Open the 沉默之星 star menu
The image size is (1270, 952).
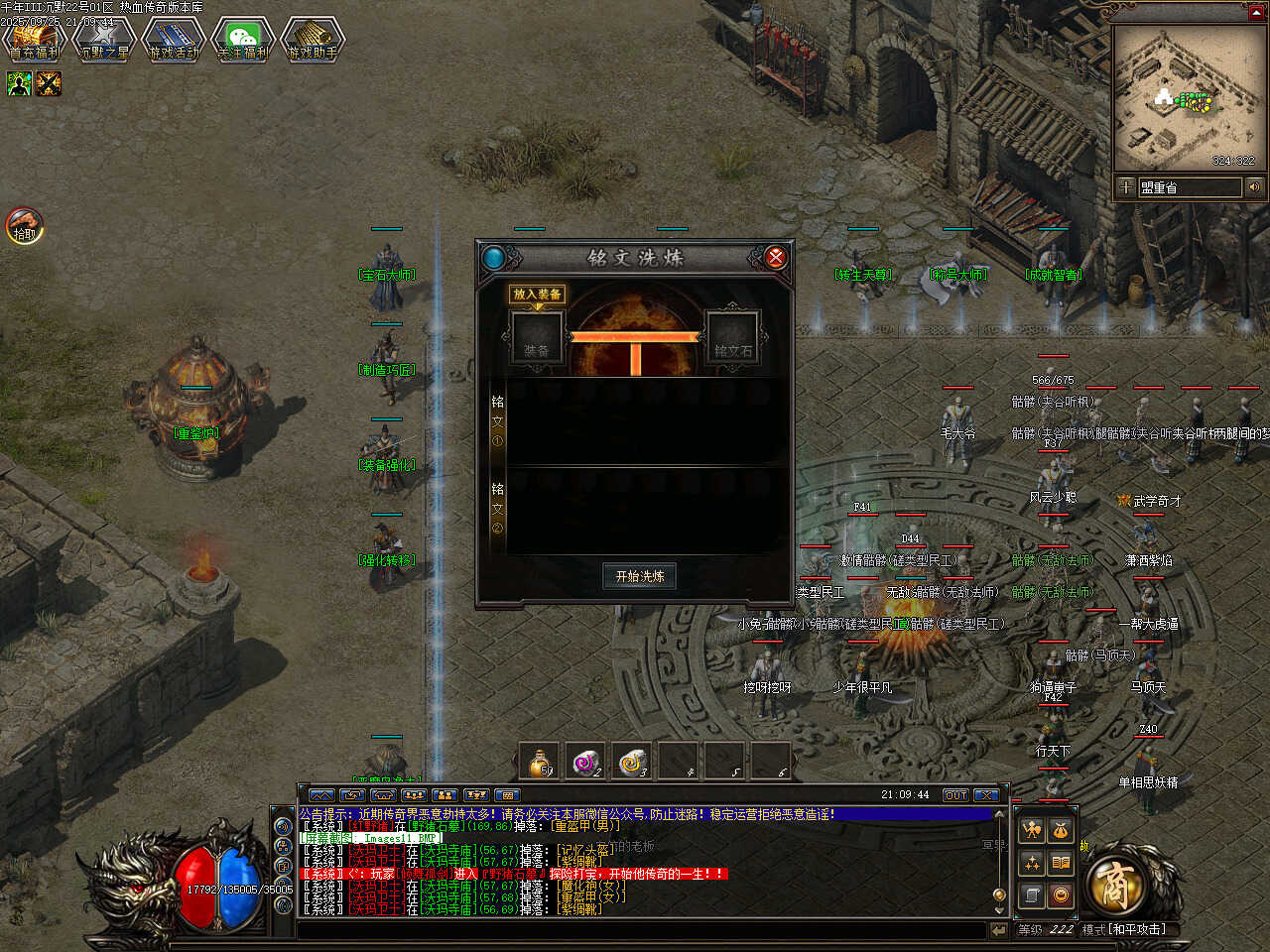coord(104,42)
